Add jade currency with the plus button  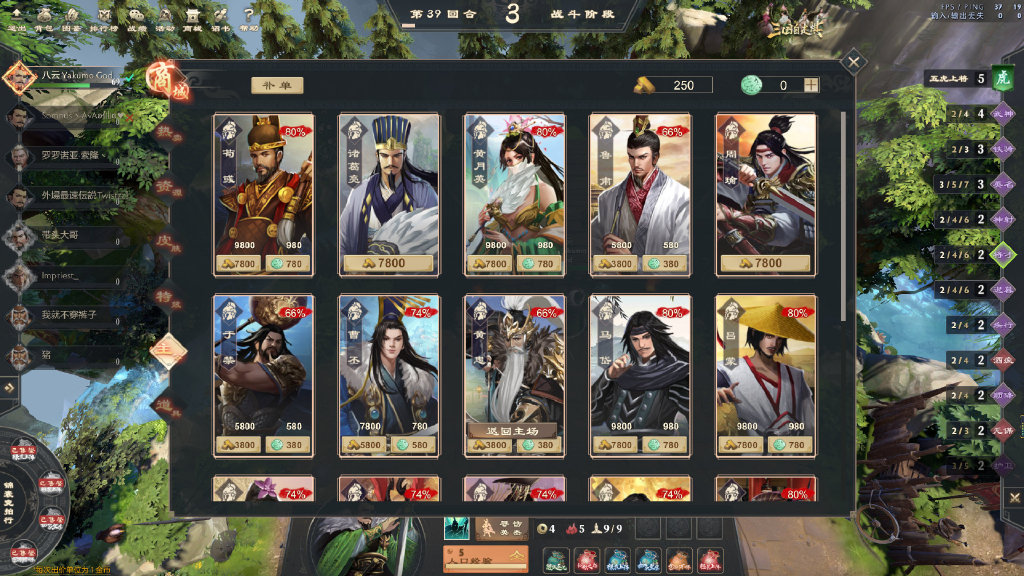point(810,85)
